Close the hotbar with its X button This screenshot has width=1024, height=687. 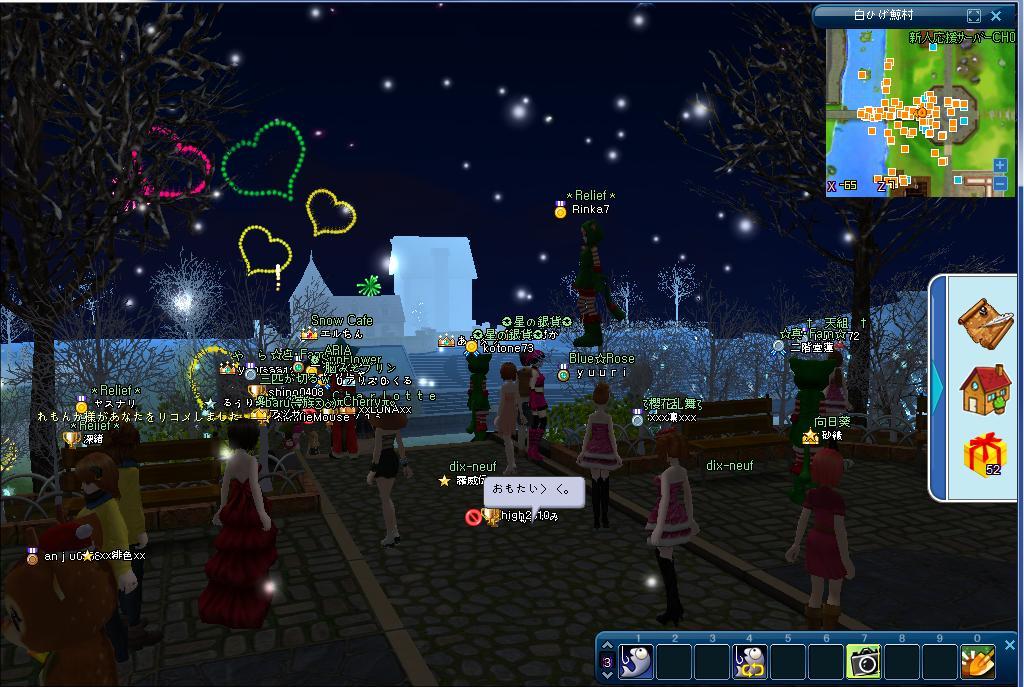pos(1009,645)
